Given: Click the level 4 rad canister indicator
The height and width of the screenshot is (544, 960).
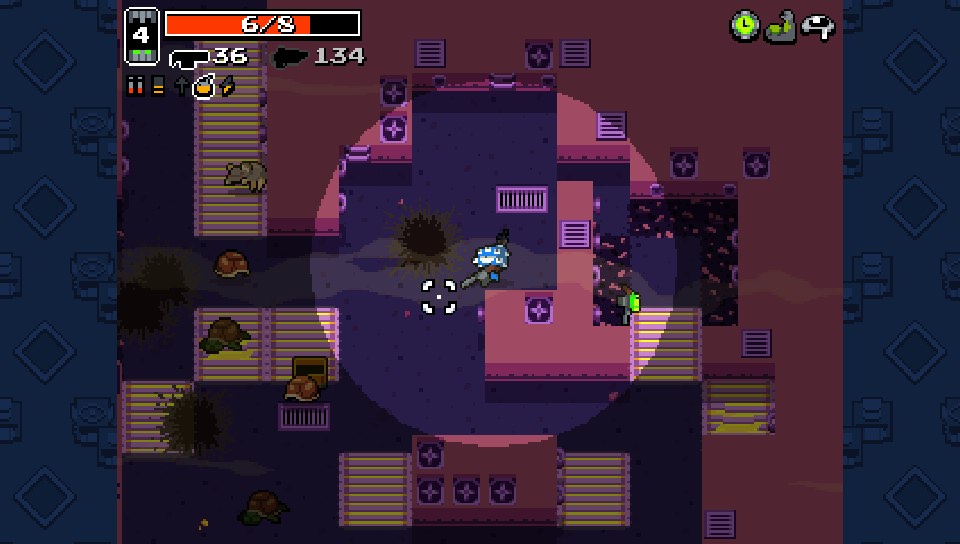Looking at the screenshot, I should point(141,36).
